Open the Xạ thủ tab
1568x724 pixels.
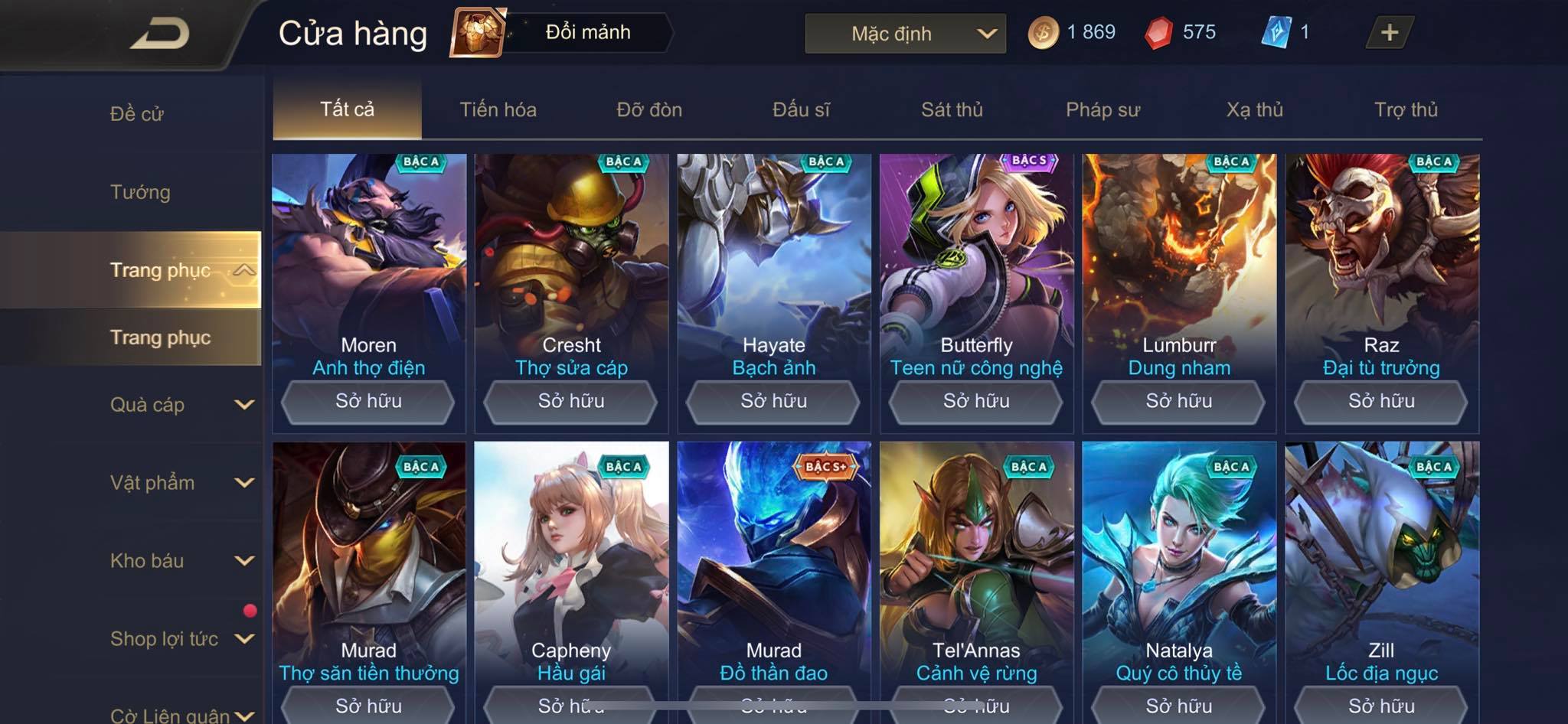(1254, 109)
